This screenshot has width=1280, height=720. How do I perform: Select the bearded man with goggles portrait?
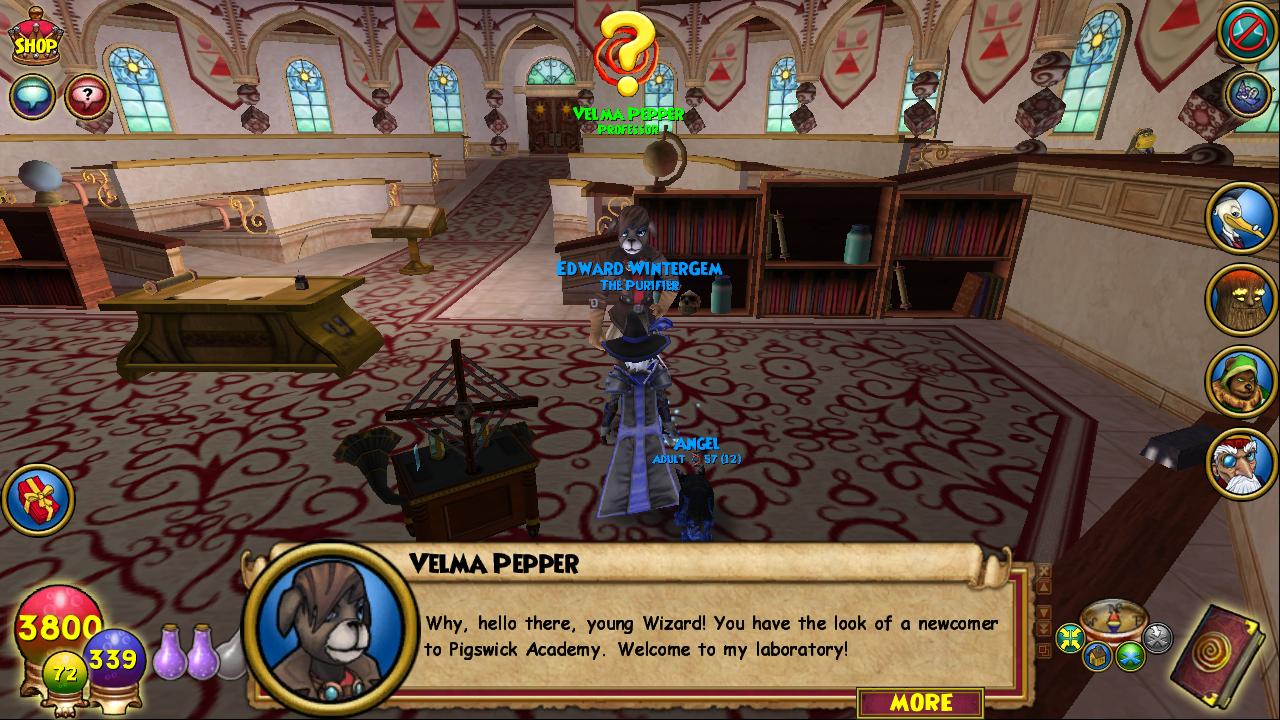click(1241, 462)
